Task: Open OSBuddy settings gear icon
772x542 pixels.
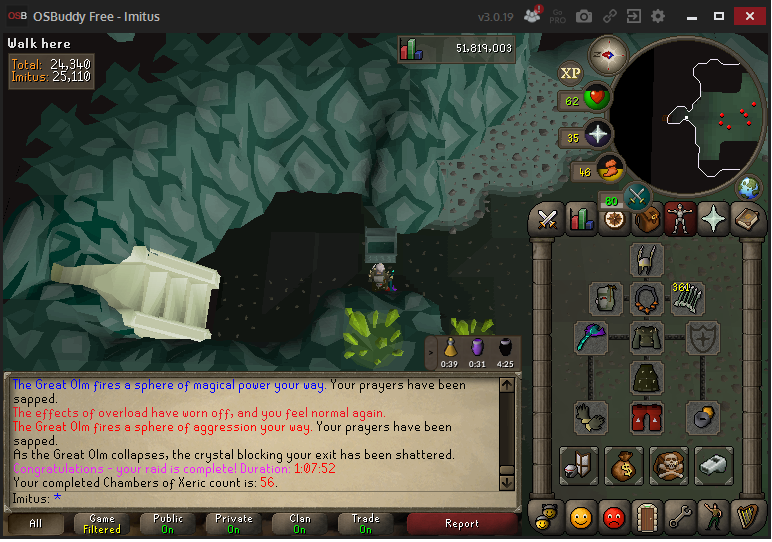Action: [x=658, y=16]
